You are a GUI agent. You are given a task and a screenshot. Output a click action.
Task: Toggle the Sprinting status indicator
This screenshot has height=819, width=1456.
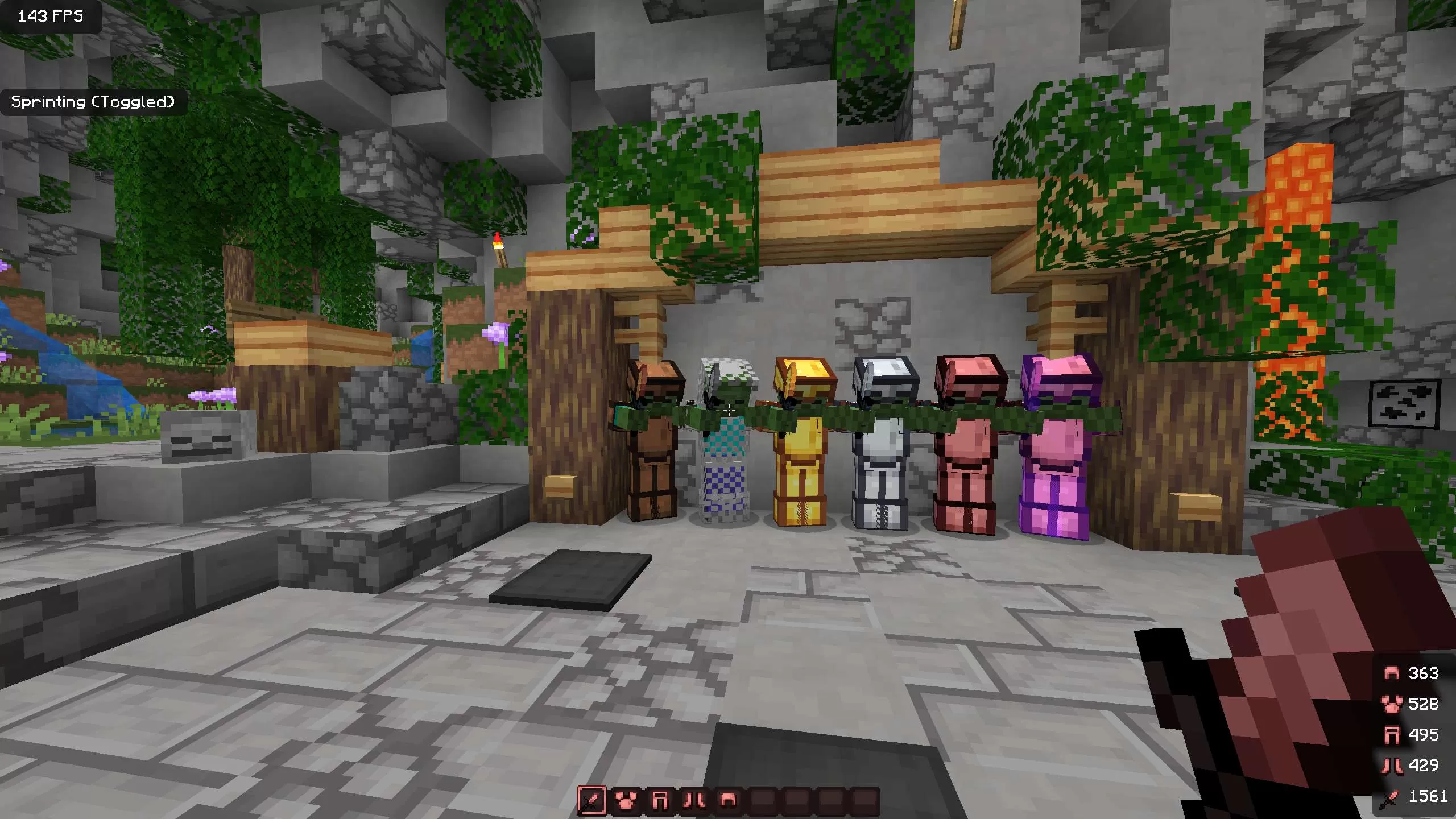coord(94,102)
